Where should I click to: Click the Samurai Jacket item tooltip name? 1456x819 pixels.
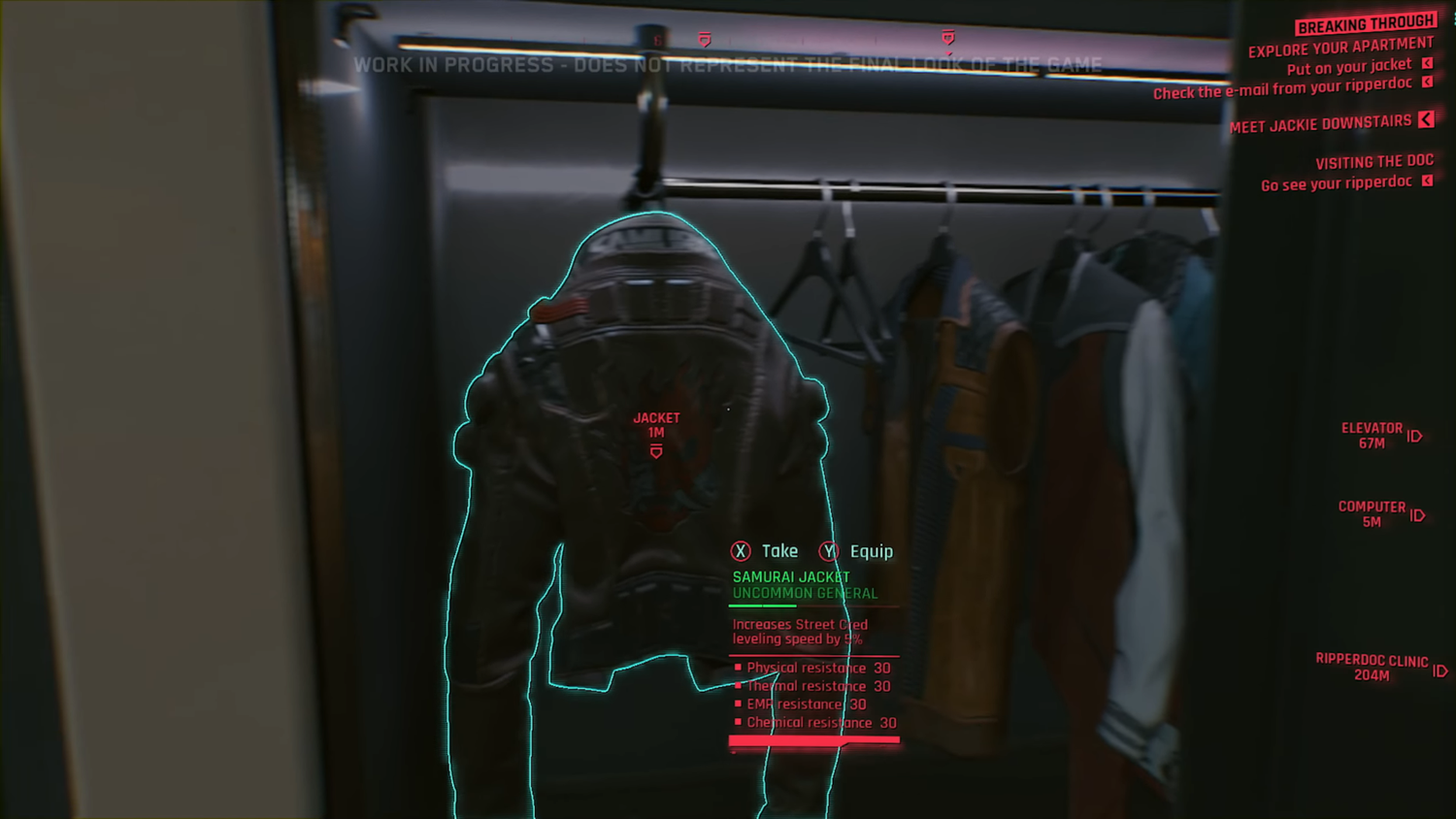(x=791, y=577)
